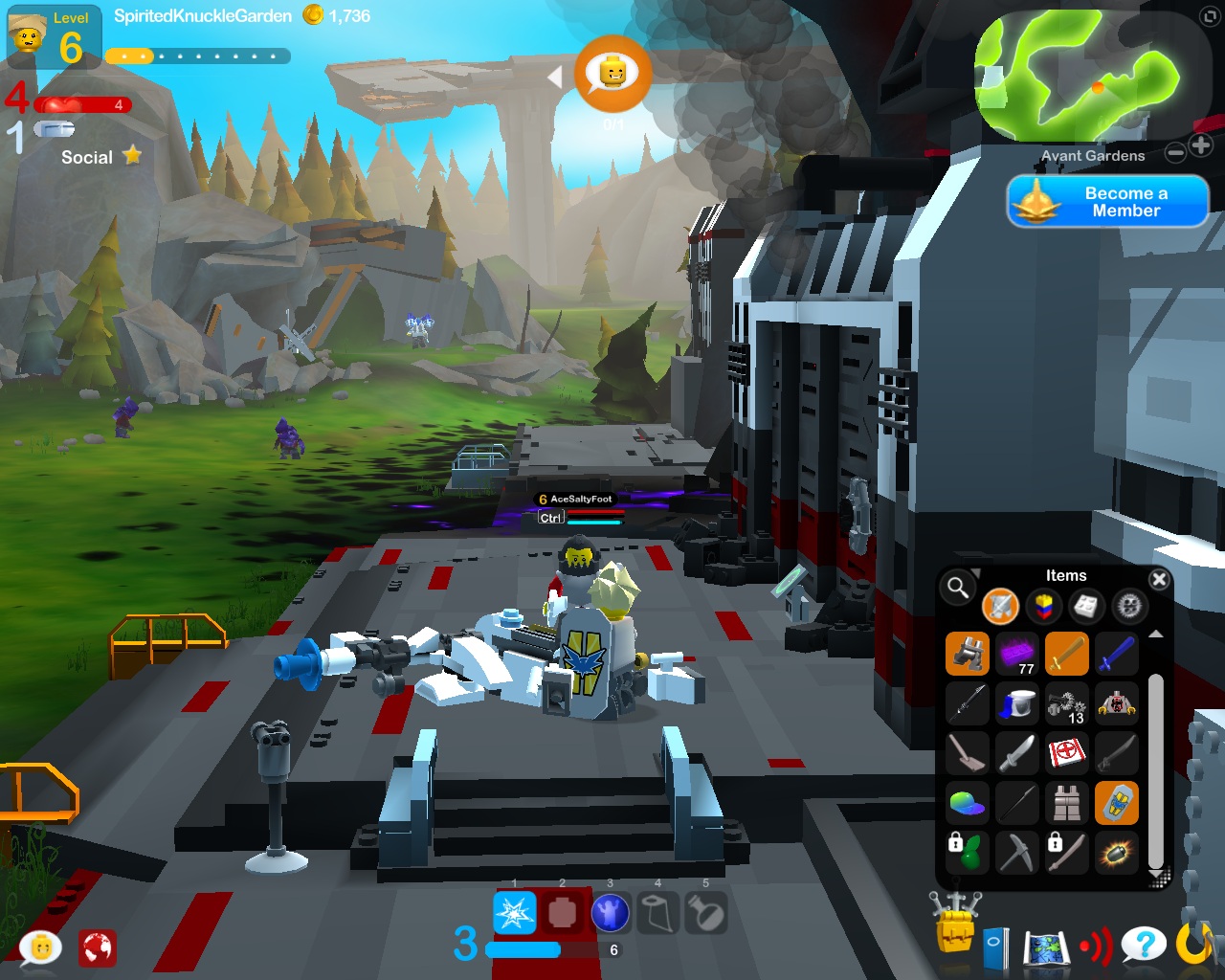Screen dimensions: 1225x980
Task: Zoom in the Avant Gardens minimap
Action: pos(1201,146)
